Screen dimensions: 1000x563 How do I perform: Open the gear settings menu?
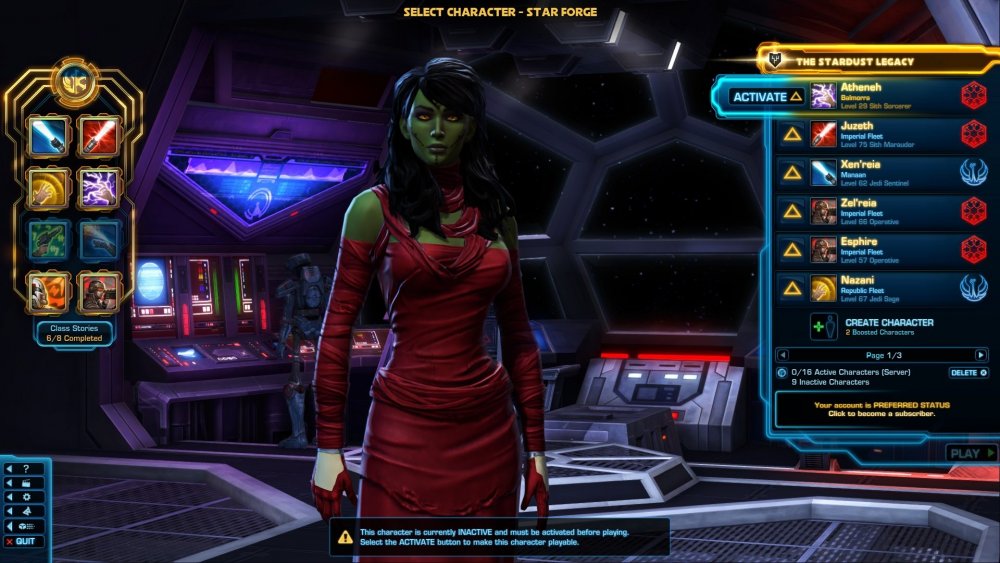click(x=26, y=497)
